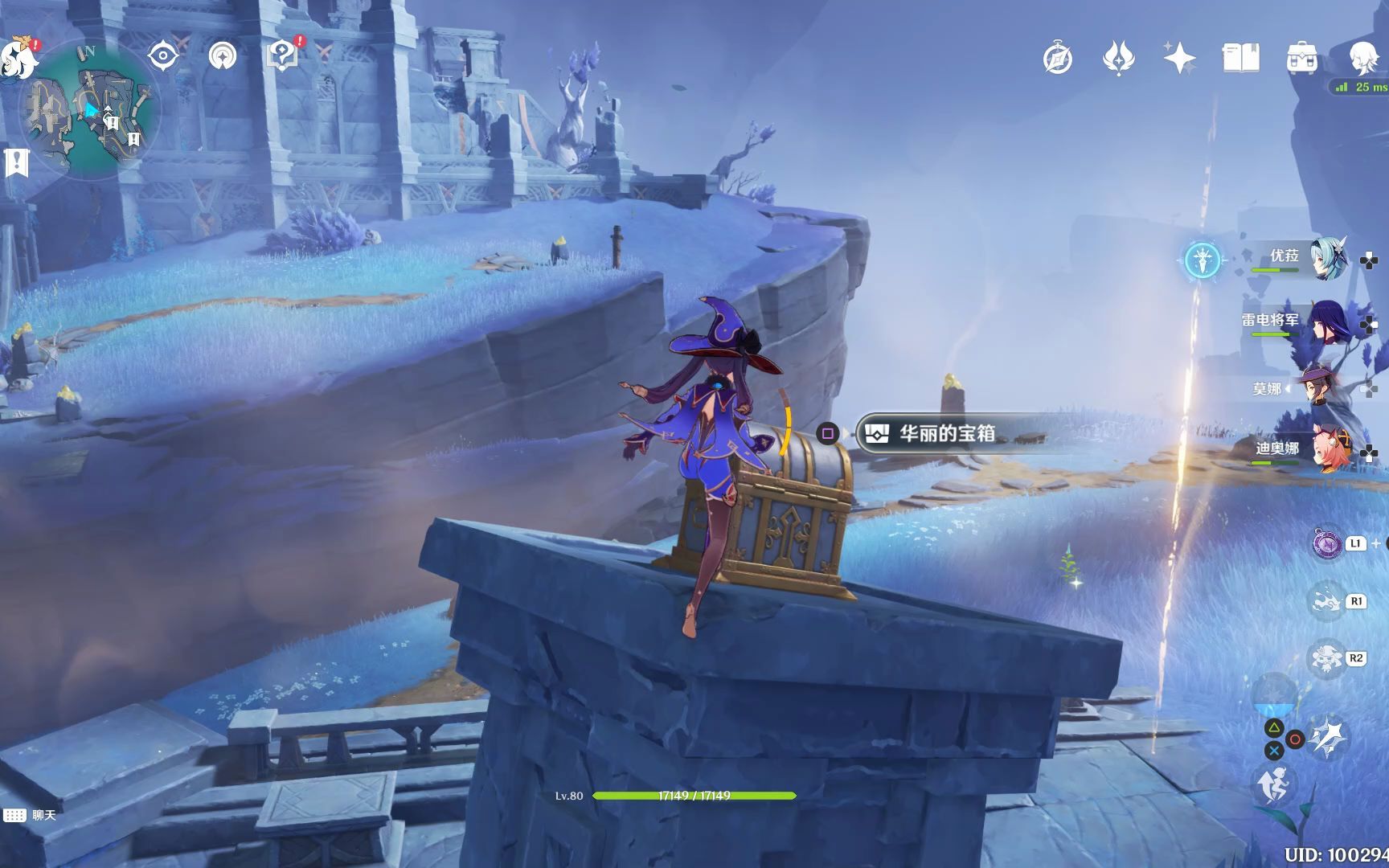The width and height of the screenshot is (1389, 868).
Task: Open the Paimon menu
Action: tap(18, 58)
